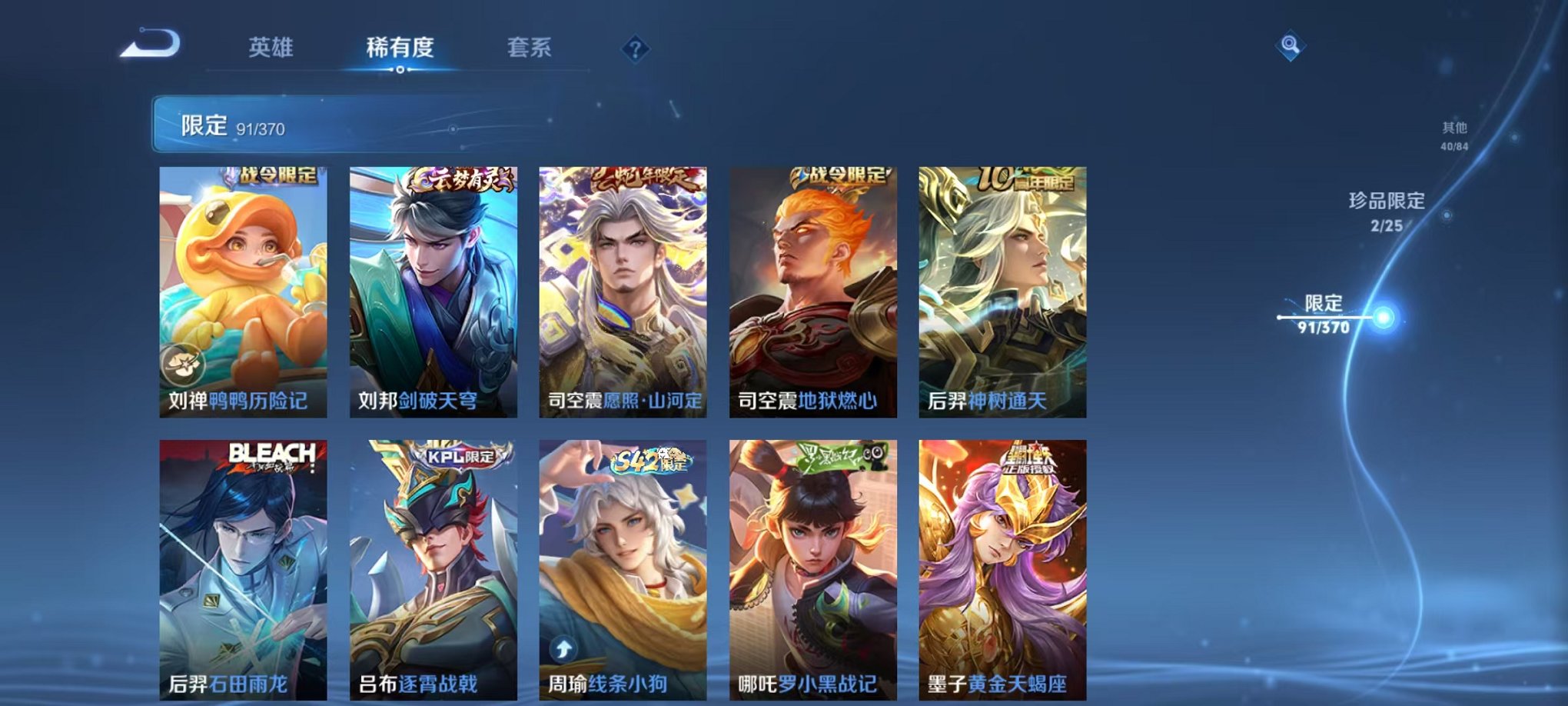Open search with the magnifier icon
Screen dimensions: 1568x706
coord(1291,44)
